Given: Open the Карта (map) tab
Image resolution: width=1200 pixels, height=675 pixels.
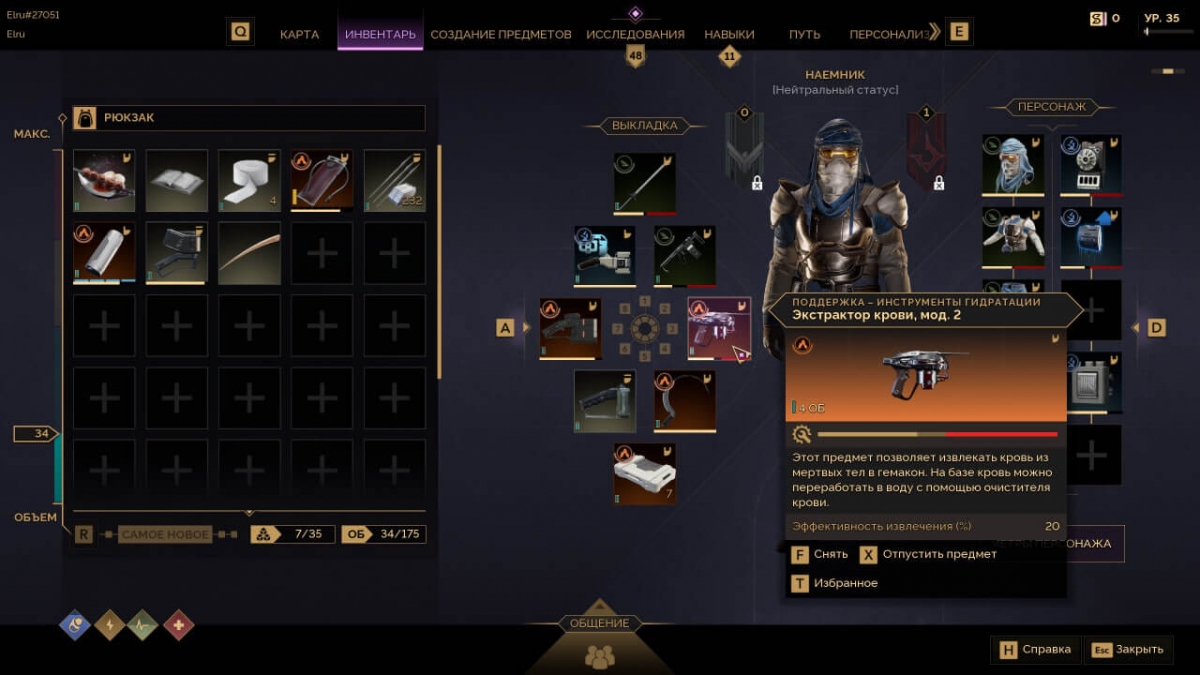Looking at the screenshot, I should [299, 34].
